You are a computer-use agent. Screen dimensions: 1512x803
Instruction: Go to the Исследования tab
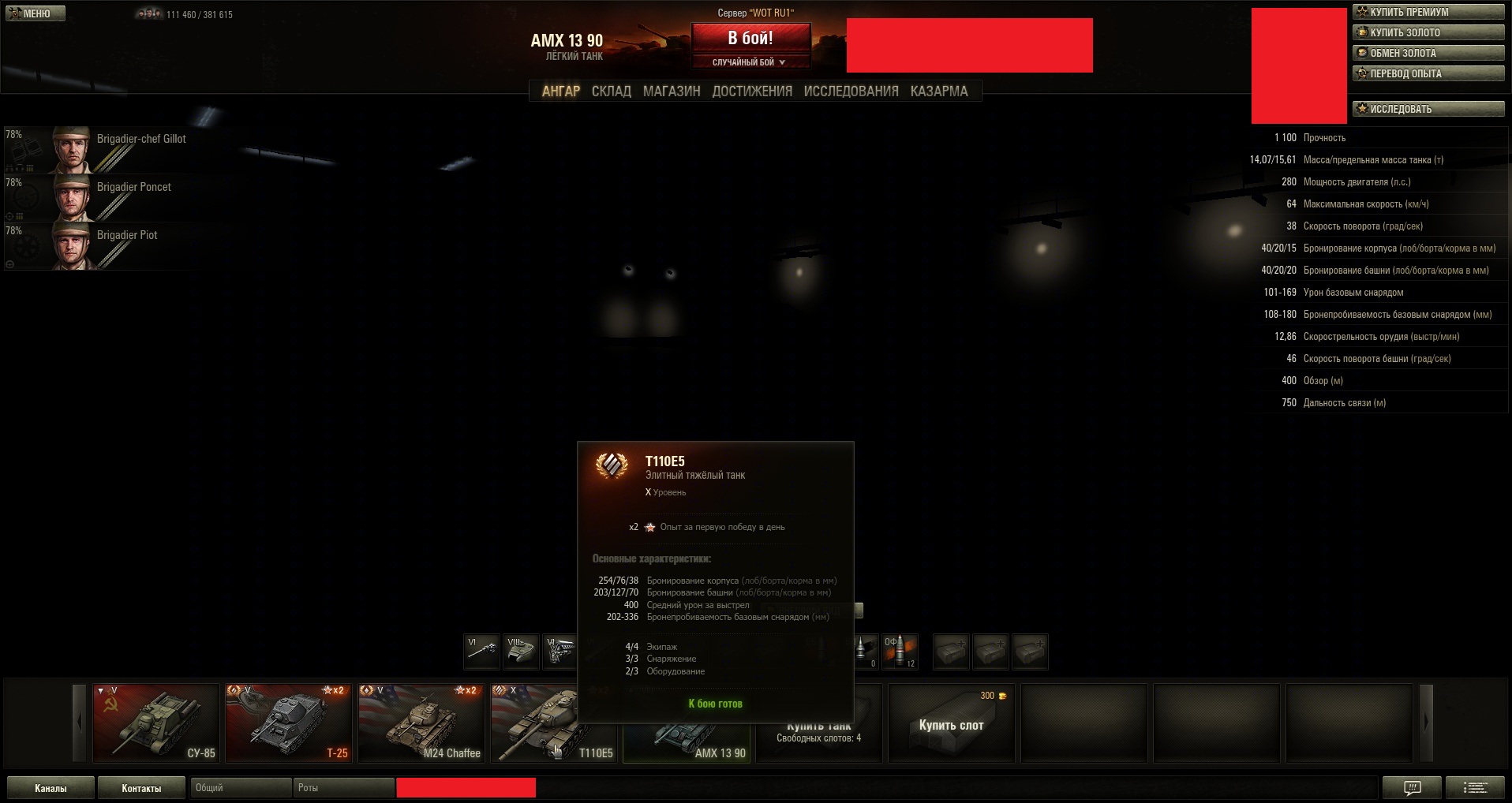point(851,92)
